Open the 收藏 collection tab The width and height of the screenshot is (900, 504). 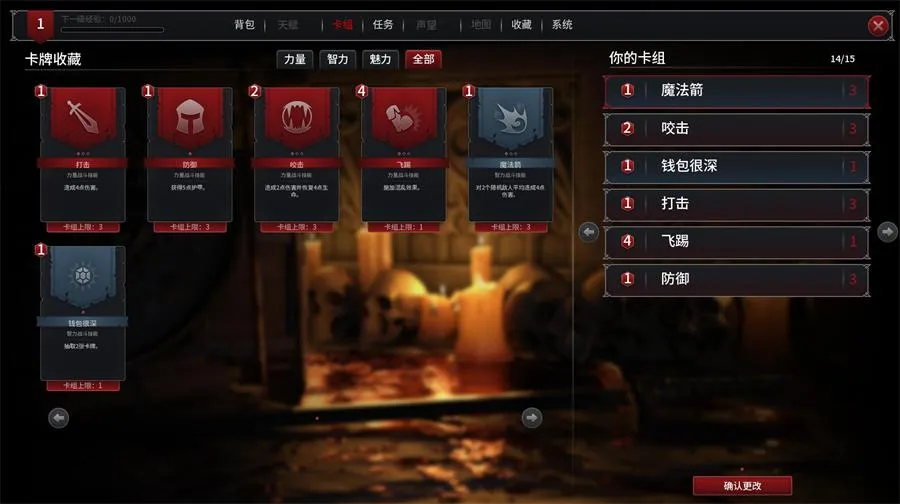pyautogui.click(x=521, y=25)
